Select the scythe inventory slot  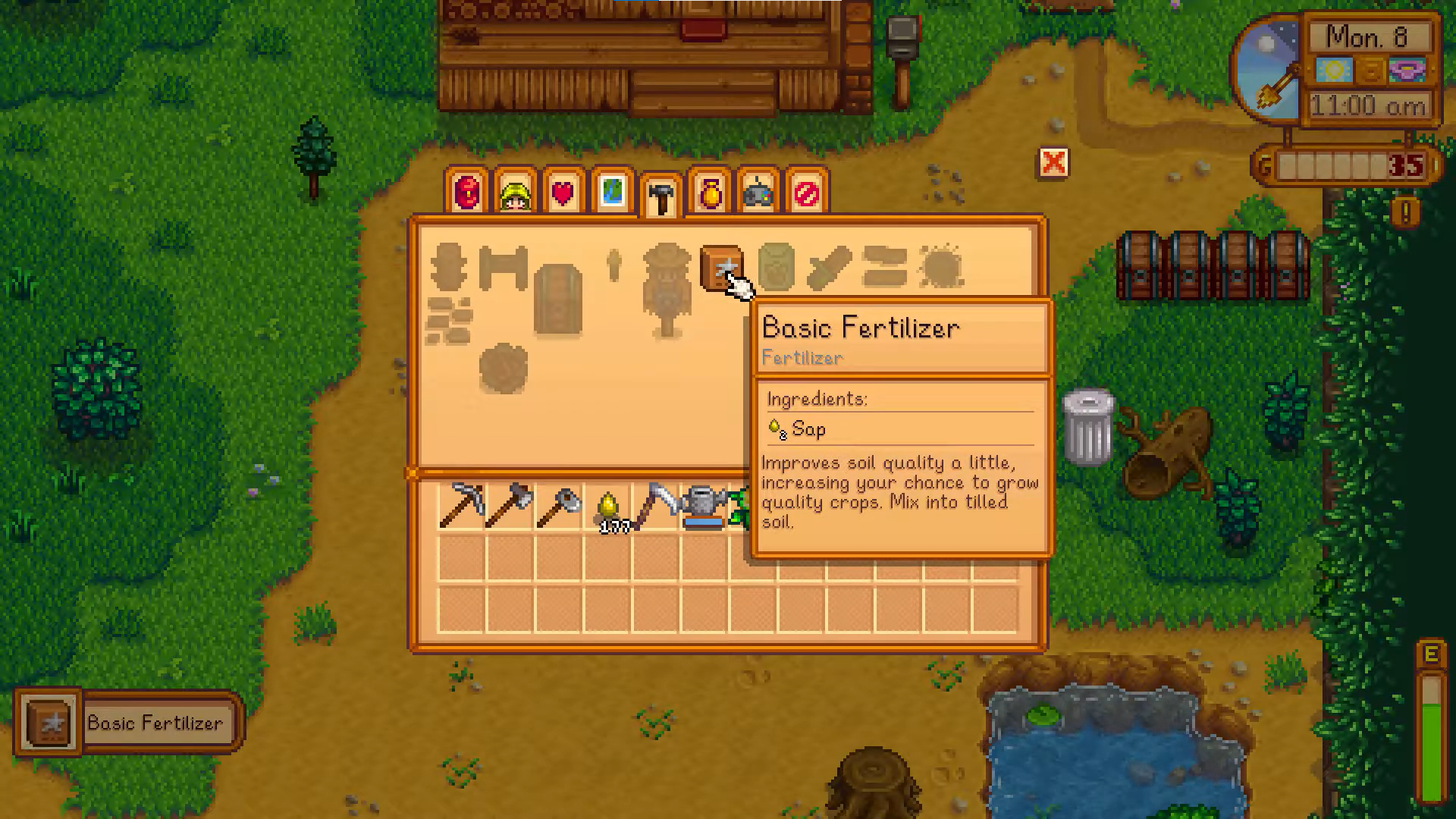click(x=656, y=505)
